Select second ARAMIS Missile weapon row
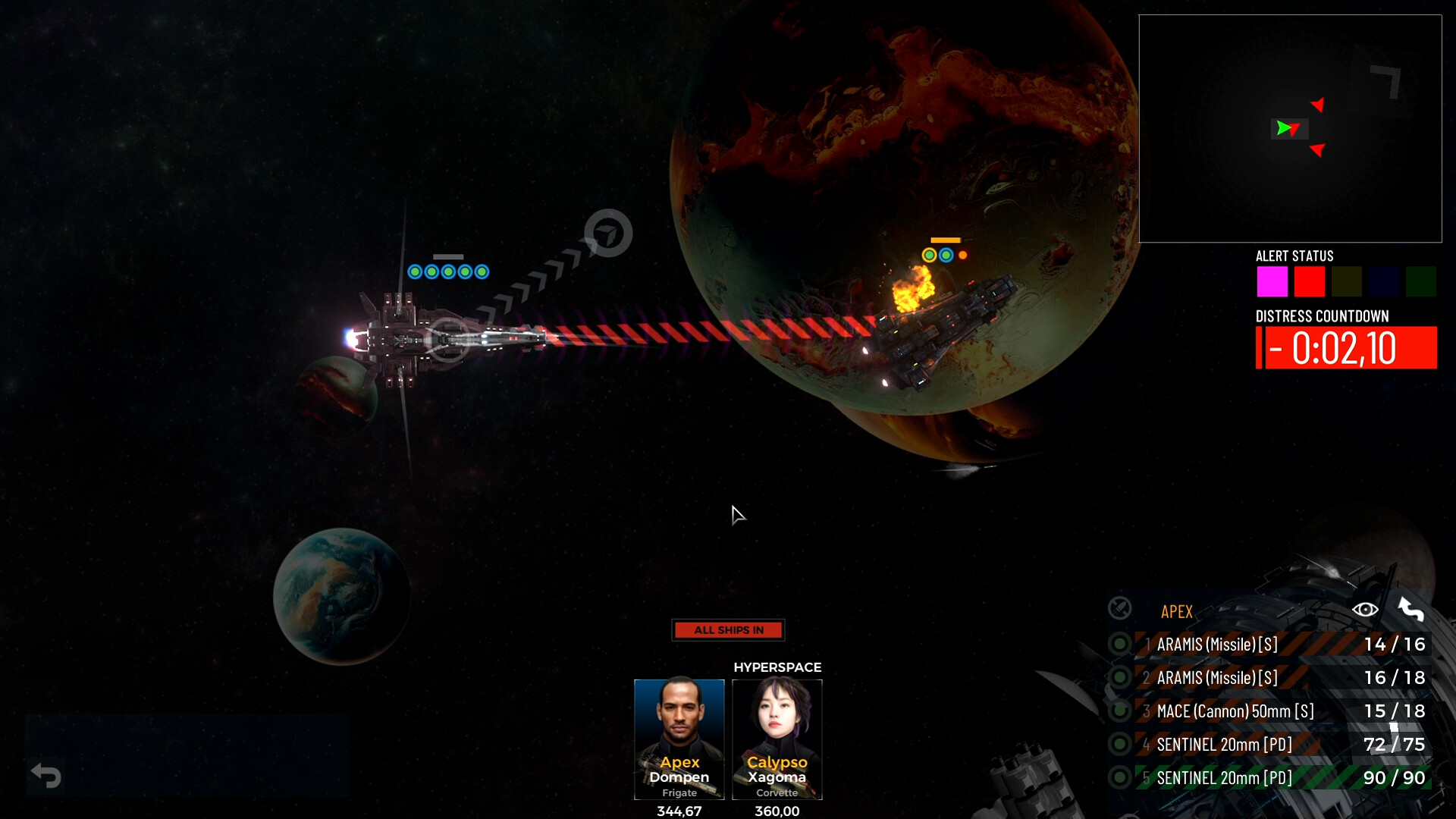 (1282, 678)
